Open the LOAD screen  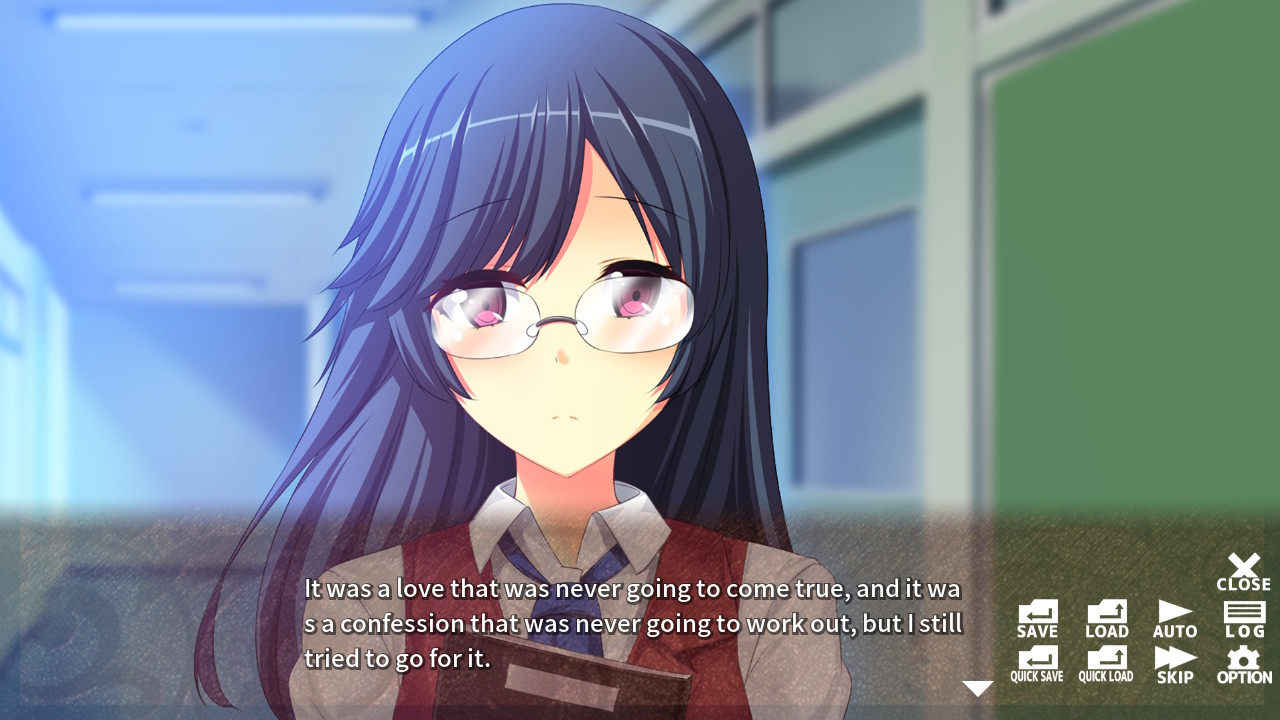pyautogui.click(x=1105, y=615)
